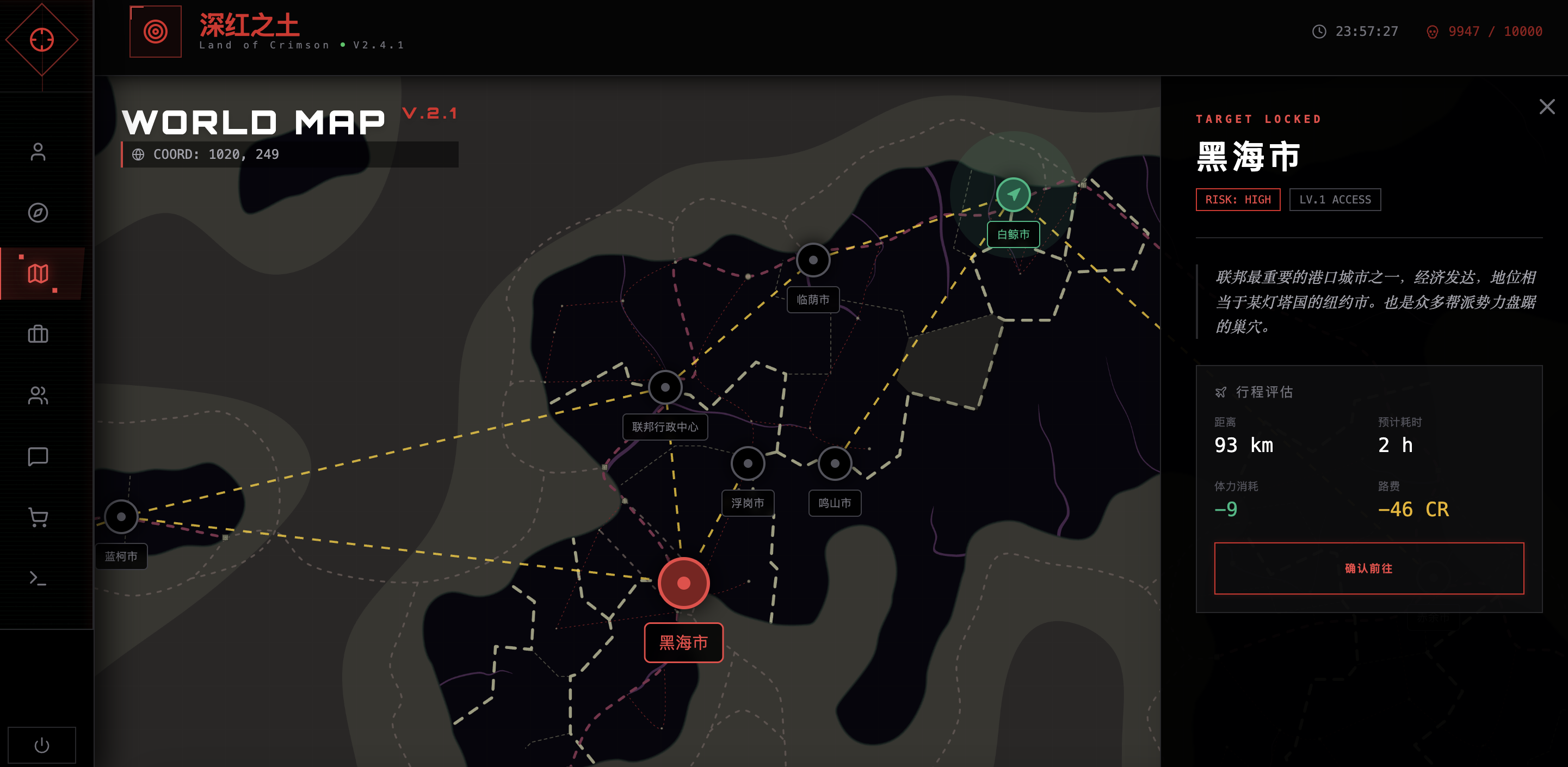Open the character profile icon in sidebar
Screen dimensions: 1568x767
(x=38, y=152)
